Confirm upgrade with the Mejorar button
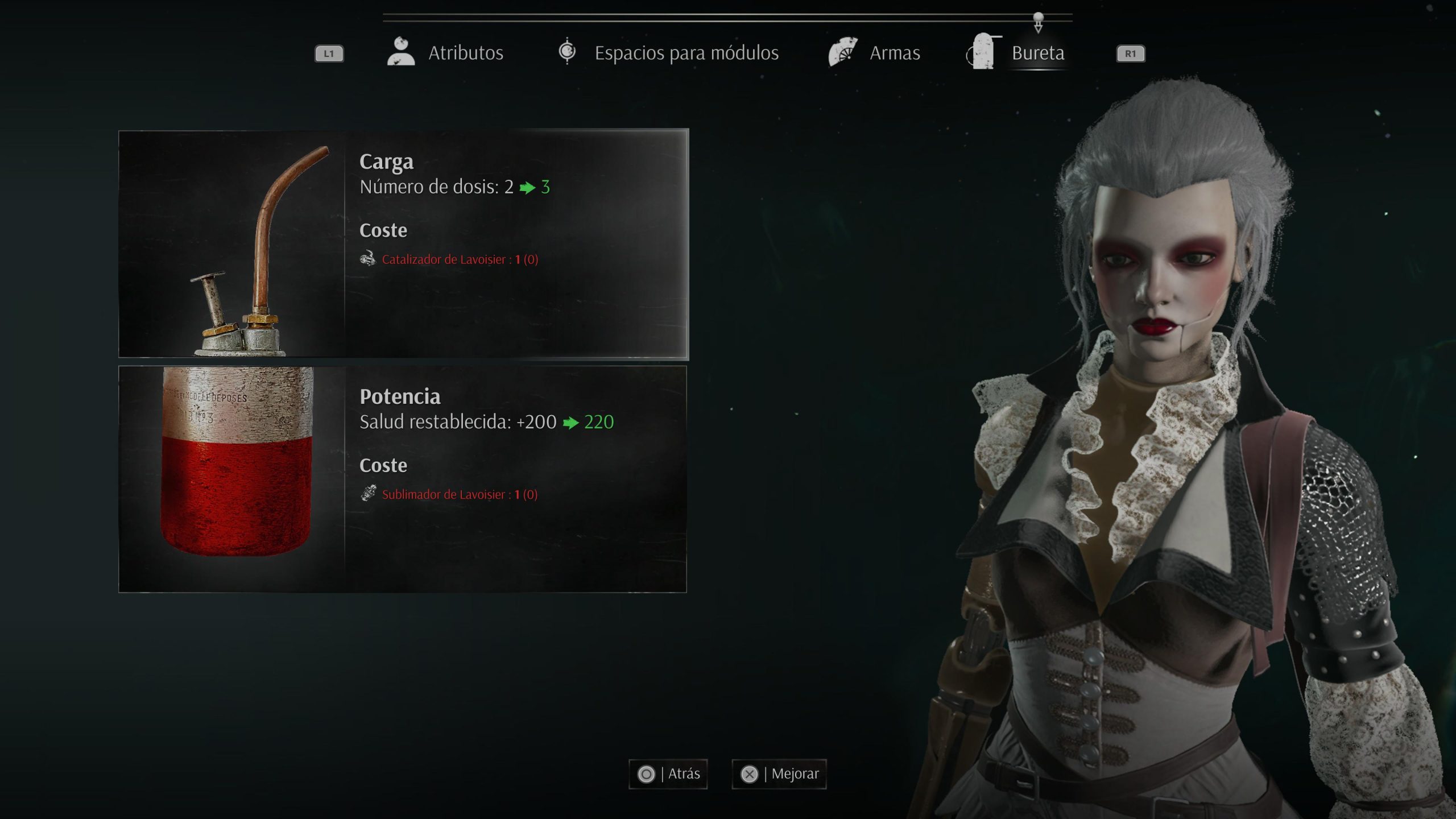Viewport: 1456px width, 819px height. [x=779, y=774]
